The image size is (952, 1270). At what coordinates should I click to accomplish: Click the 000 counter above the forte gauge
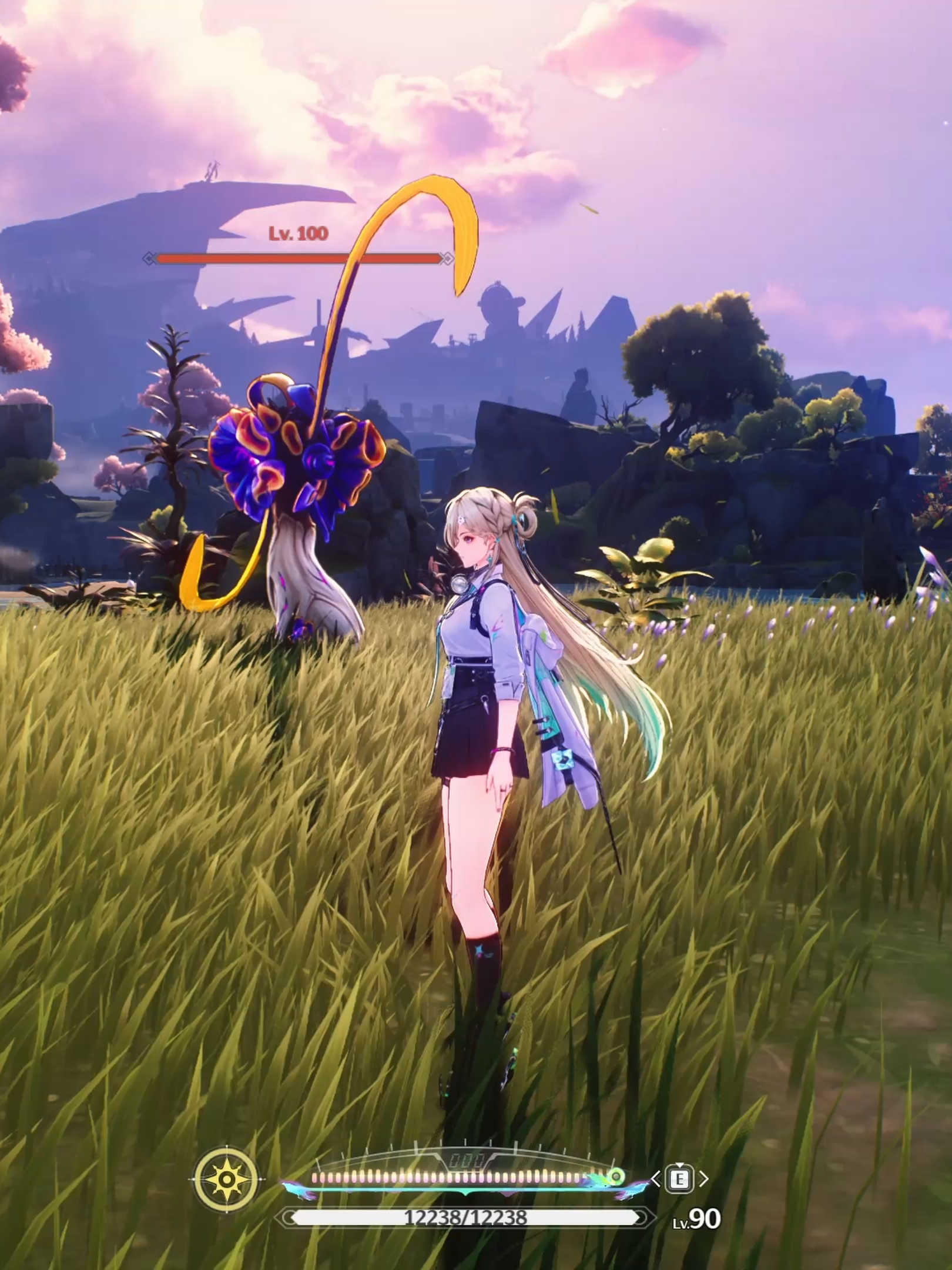click(467, 1159)
